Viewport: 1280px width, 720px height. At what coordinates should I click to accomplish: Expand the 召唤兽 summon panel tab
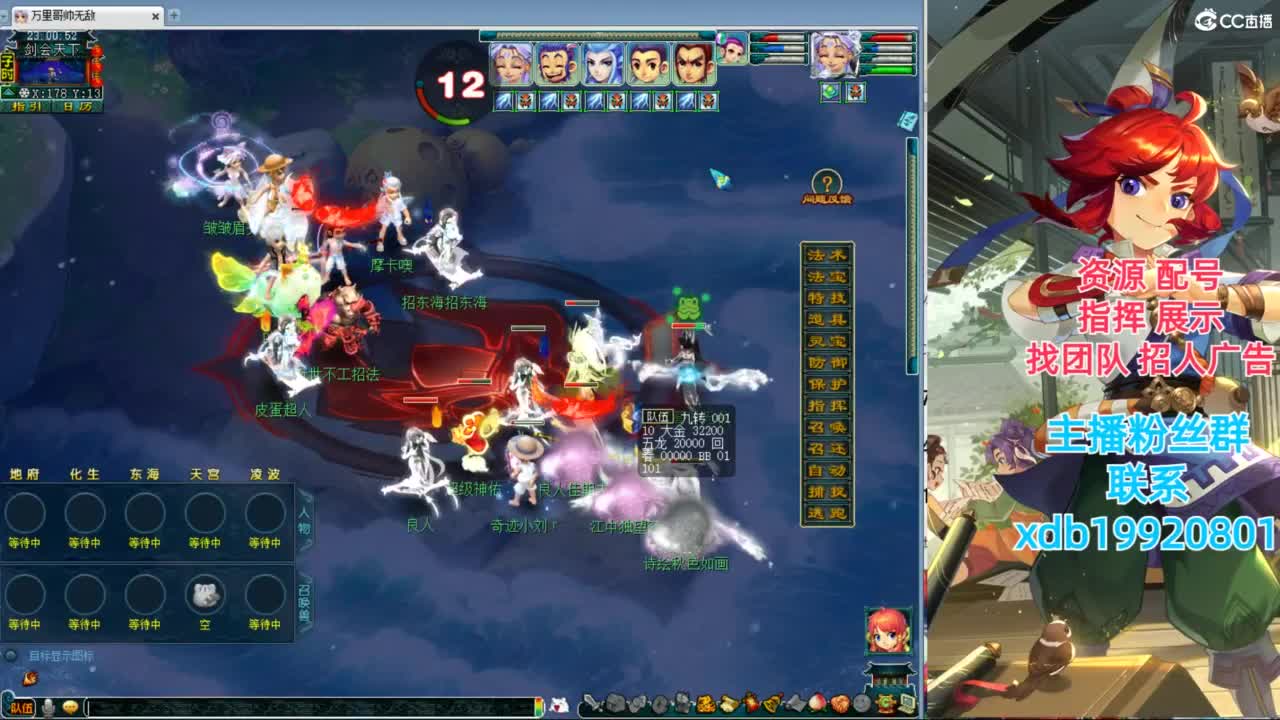(304, 600)
